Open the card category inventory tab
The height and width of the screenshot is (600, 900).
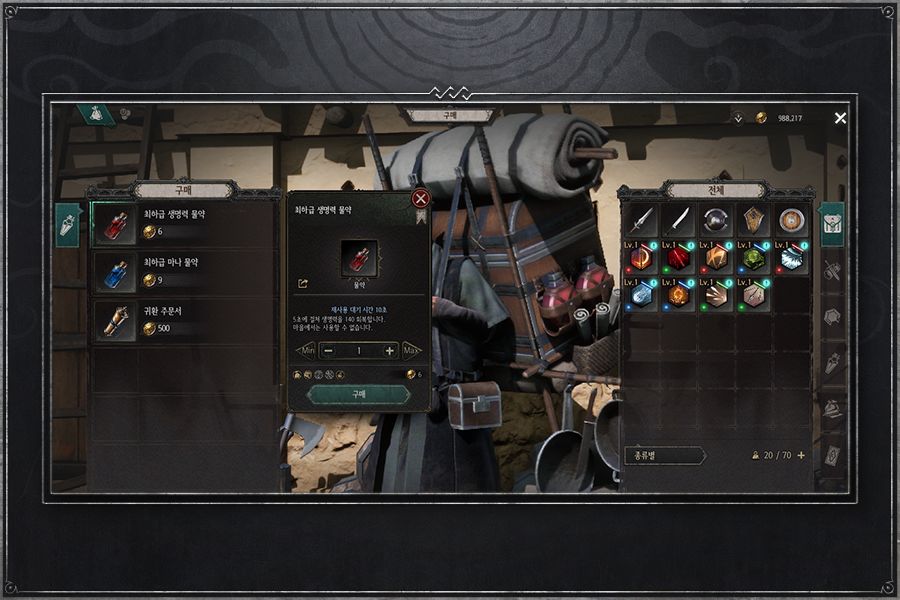(x=832, y=455)
